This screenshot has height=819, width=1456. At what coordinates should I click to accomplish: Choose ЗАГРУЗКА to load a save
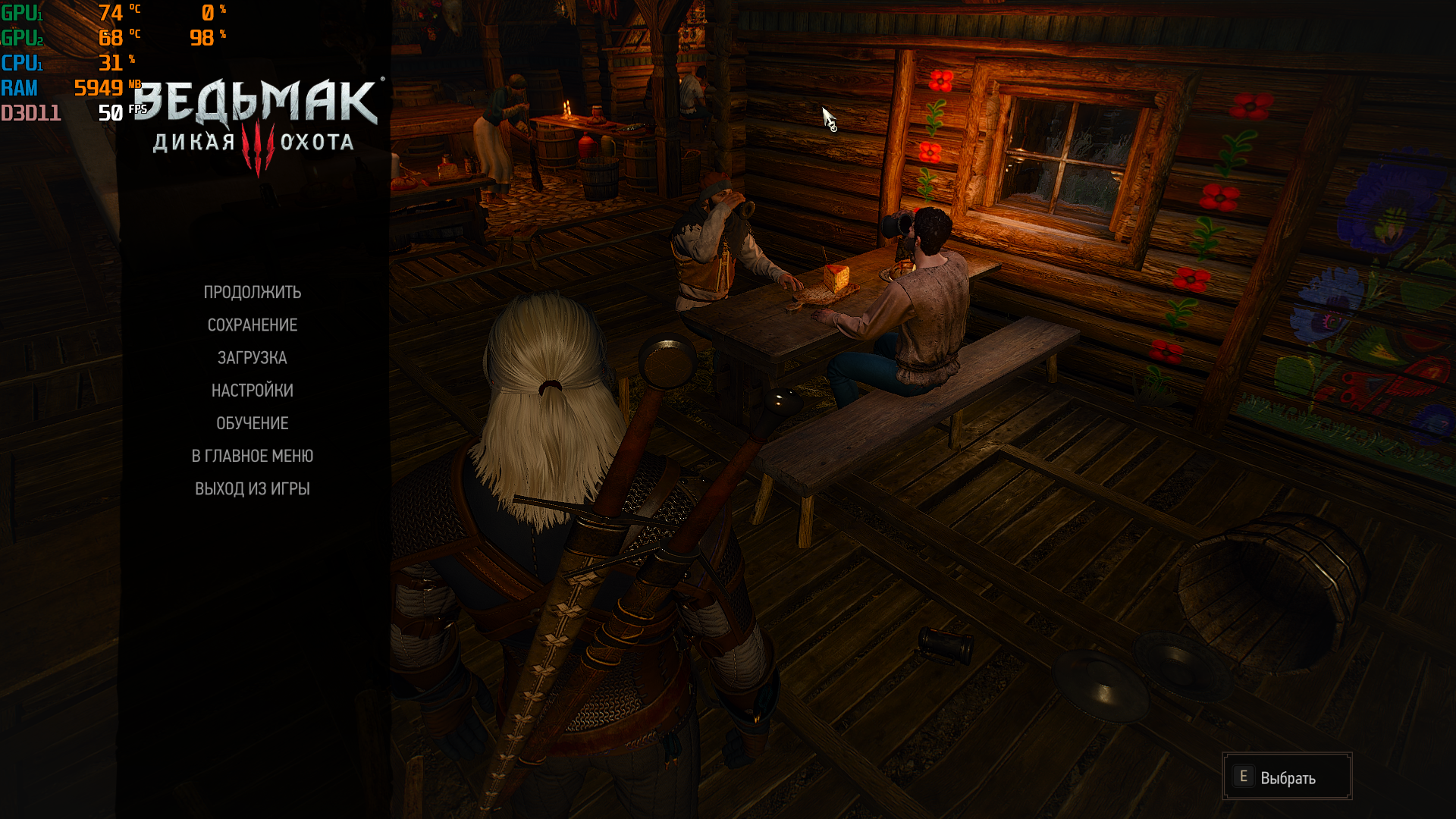[x=252, y=358]
